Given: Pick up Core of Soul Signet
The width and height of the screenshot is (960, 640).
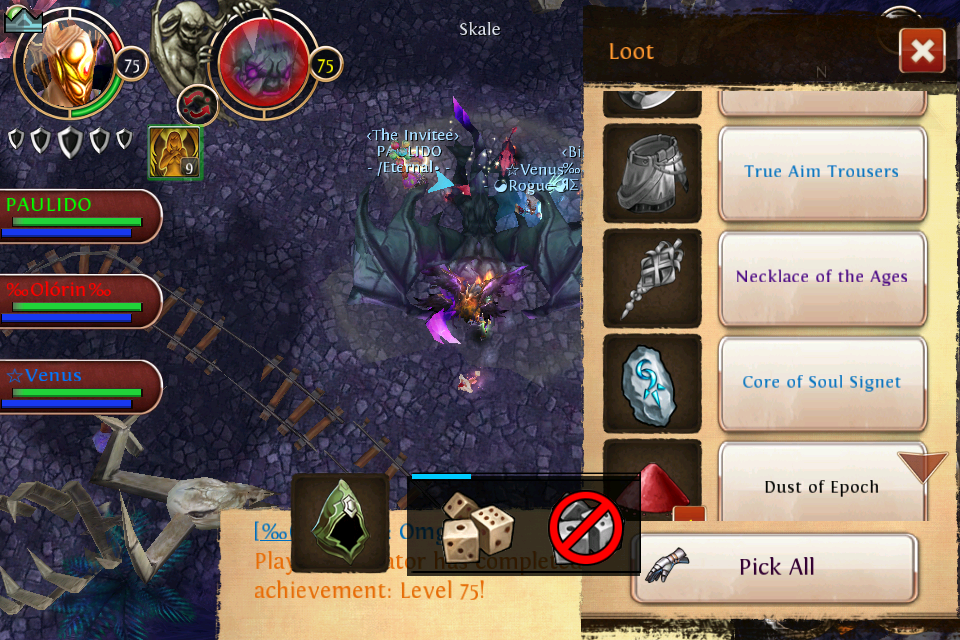Looking at the screenshot, I should click(821, 382).
